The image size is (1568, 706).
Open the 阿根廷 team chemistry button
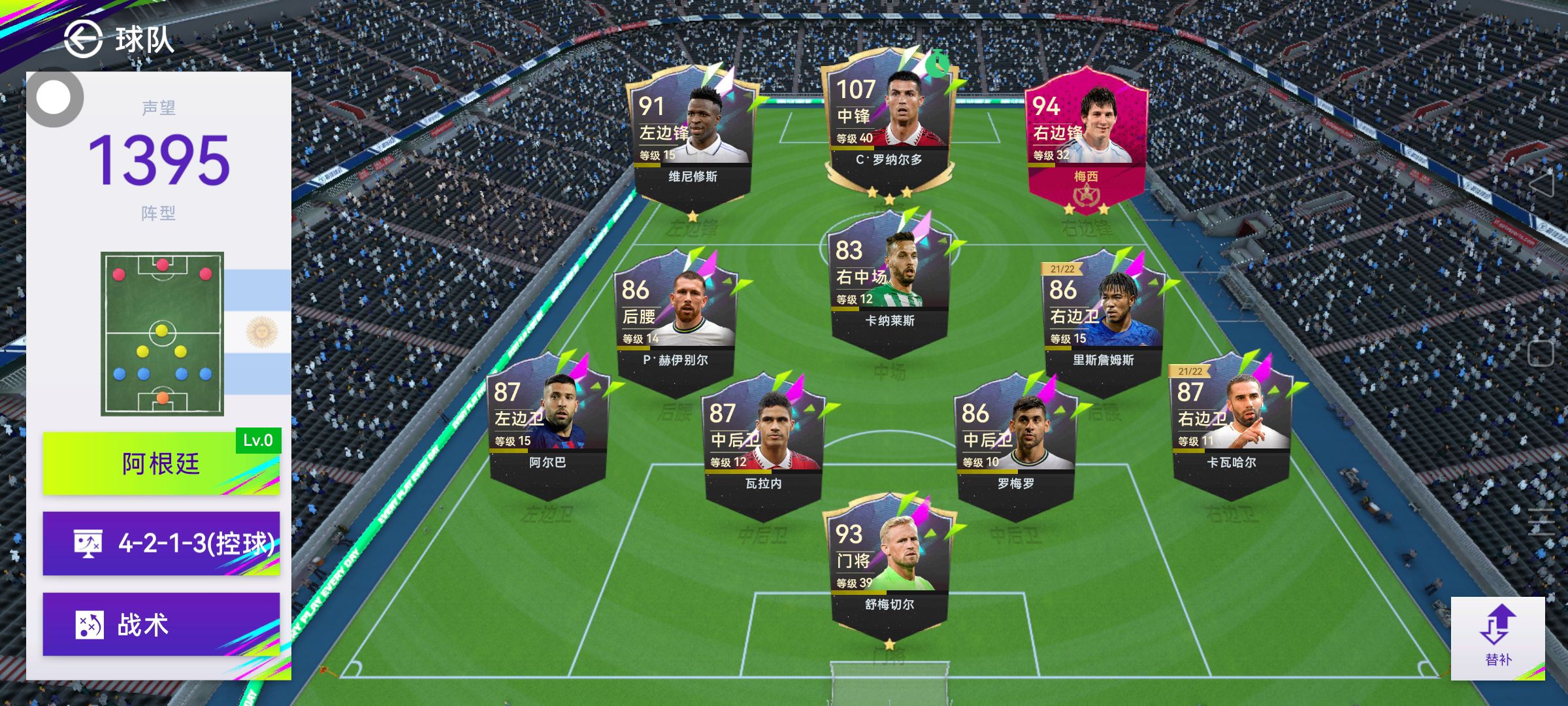[161, 463]
